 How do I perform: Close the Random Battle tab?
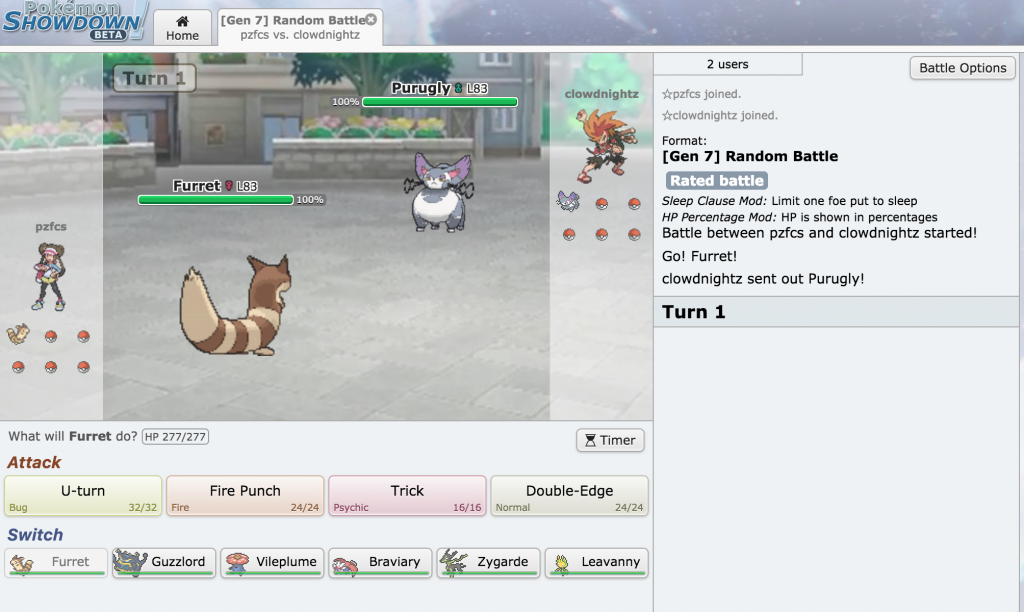371,20
